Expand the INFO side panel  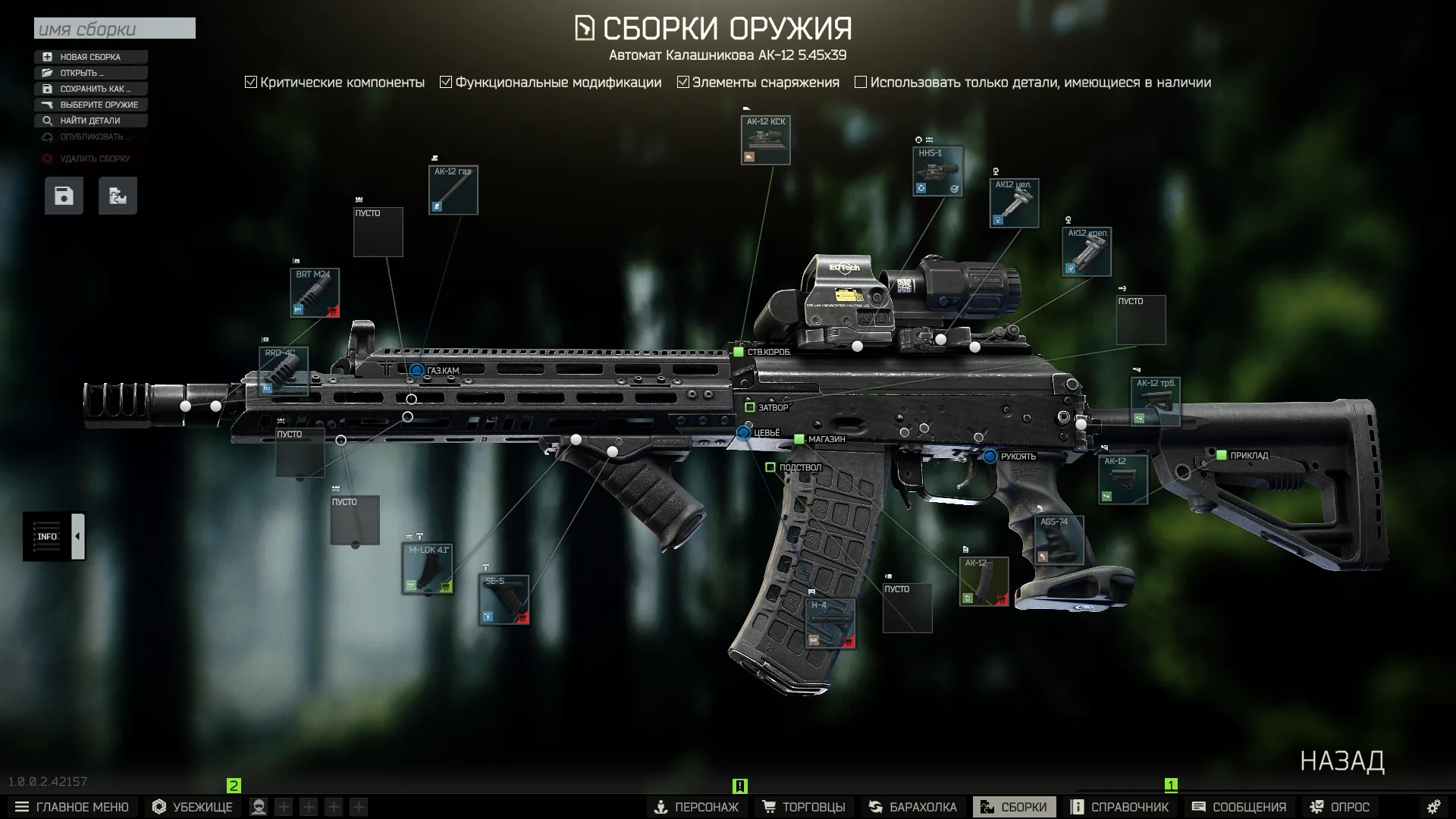pyautogui.click(x=77, y=536)
